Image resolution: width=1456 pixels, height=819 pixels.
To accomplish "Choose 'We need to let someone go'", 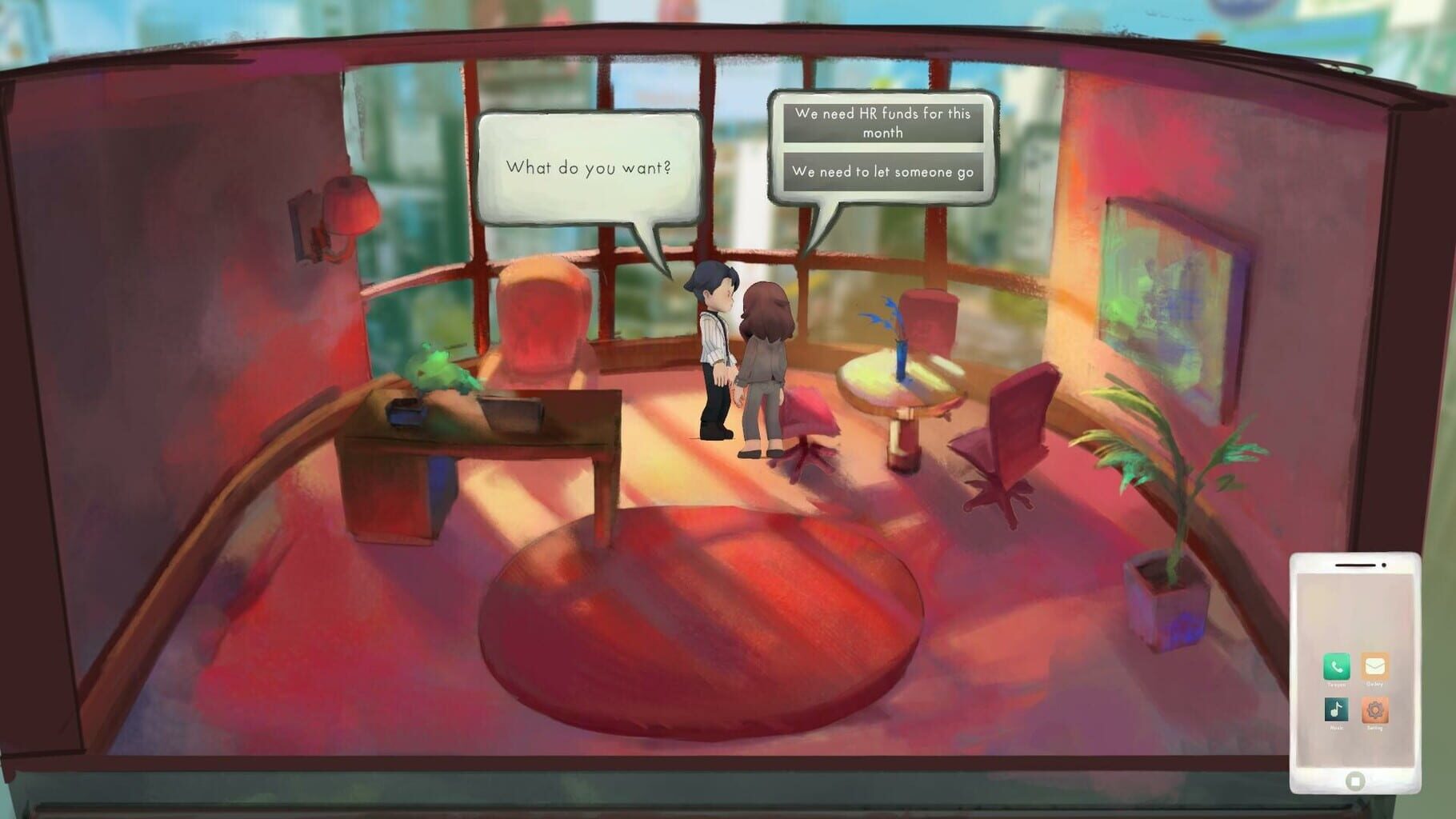I will click(x=883, y=170).
